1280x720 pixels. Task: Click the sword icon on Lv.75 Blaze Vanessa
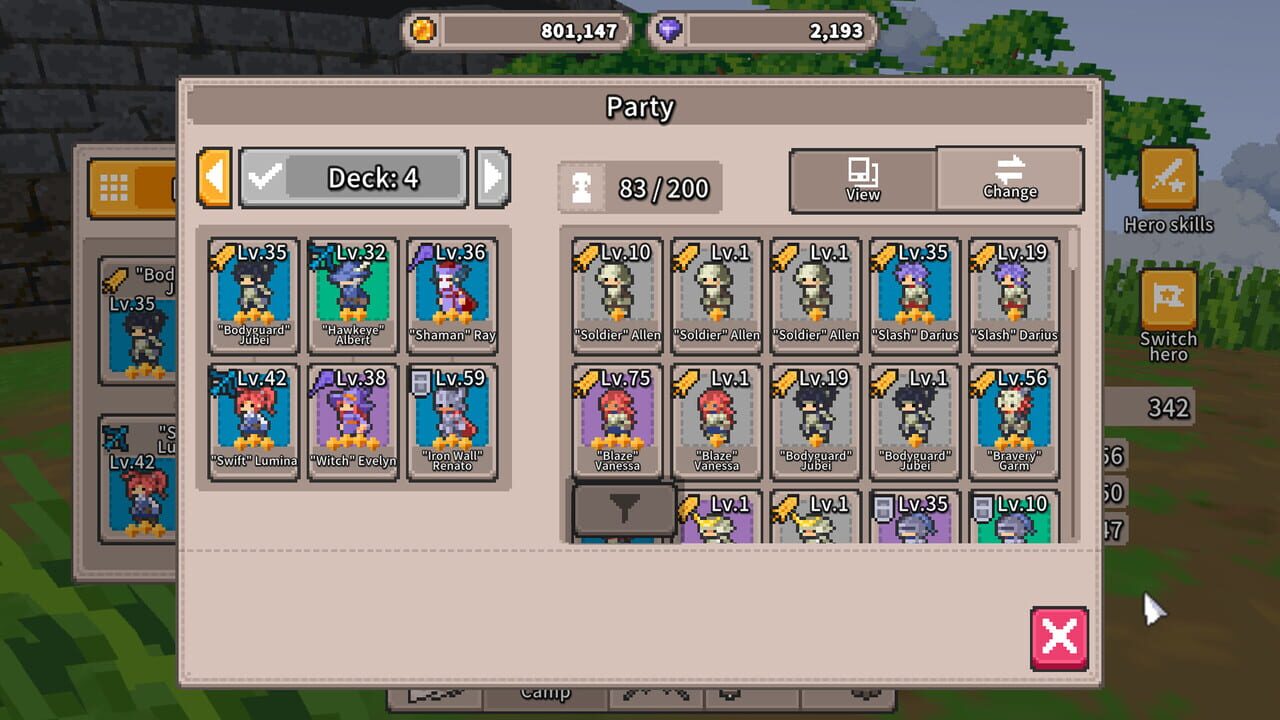[583, 379]
